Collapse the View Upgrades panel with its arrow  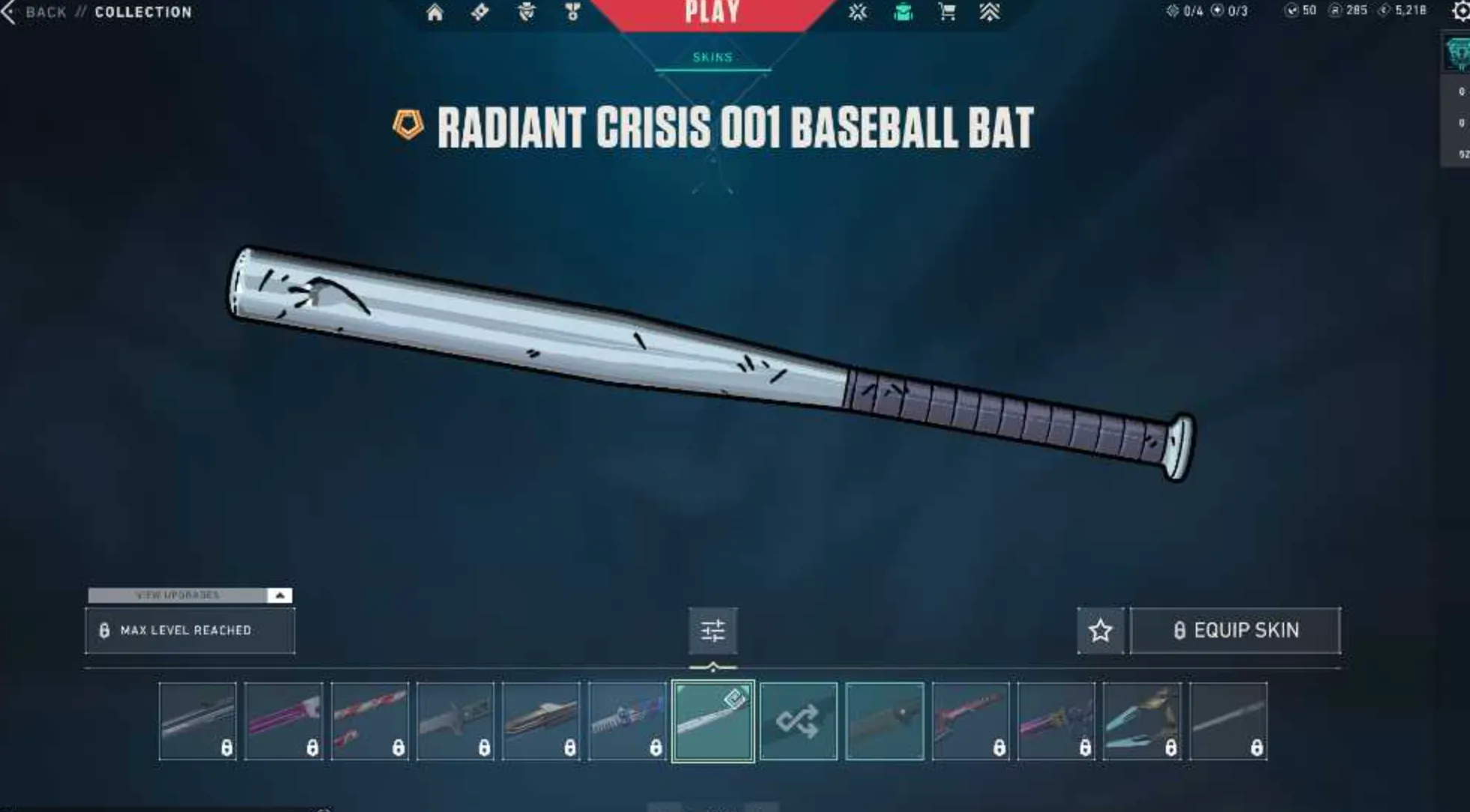coord(280,596)
